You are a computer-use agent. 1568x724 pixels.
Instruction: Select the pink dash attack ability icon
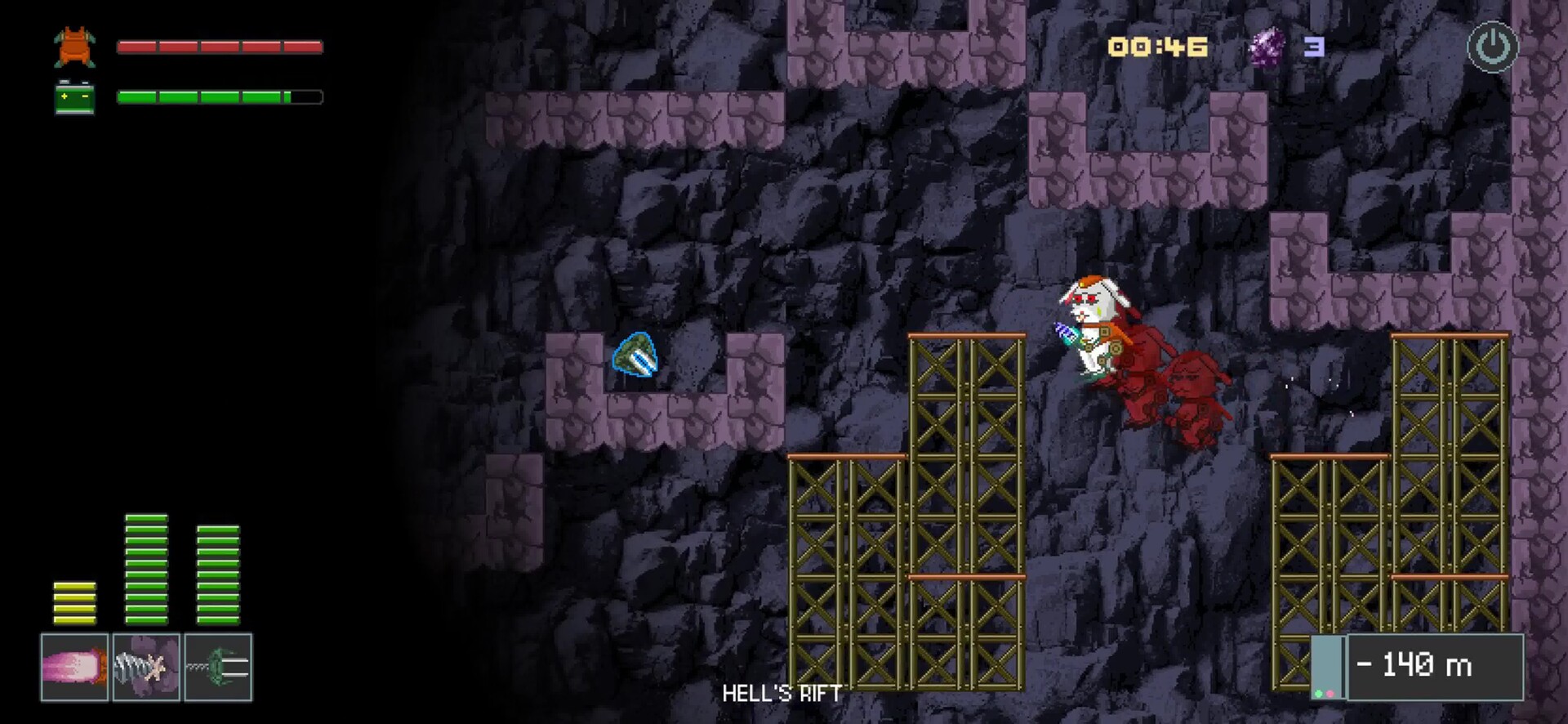tap(73, 667)
